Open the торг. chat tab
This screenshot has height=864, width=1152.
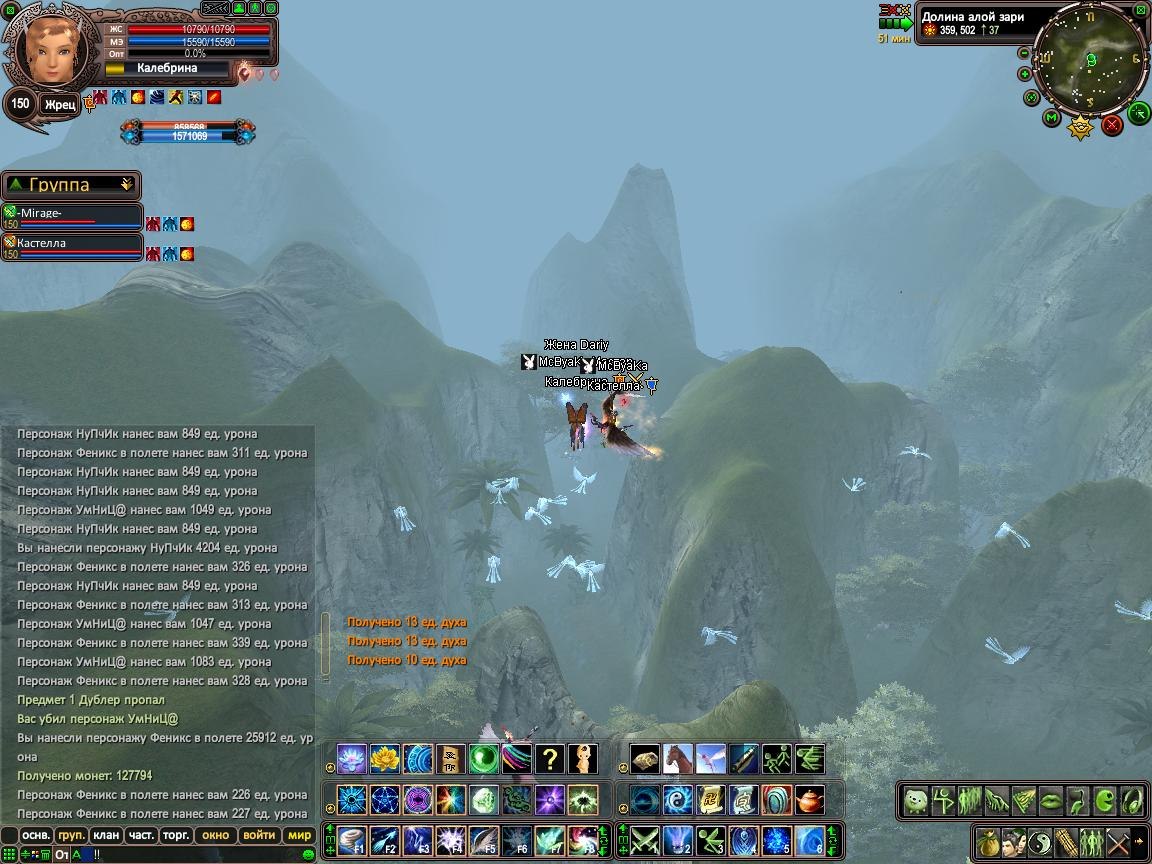click(x=177, y=835)
